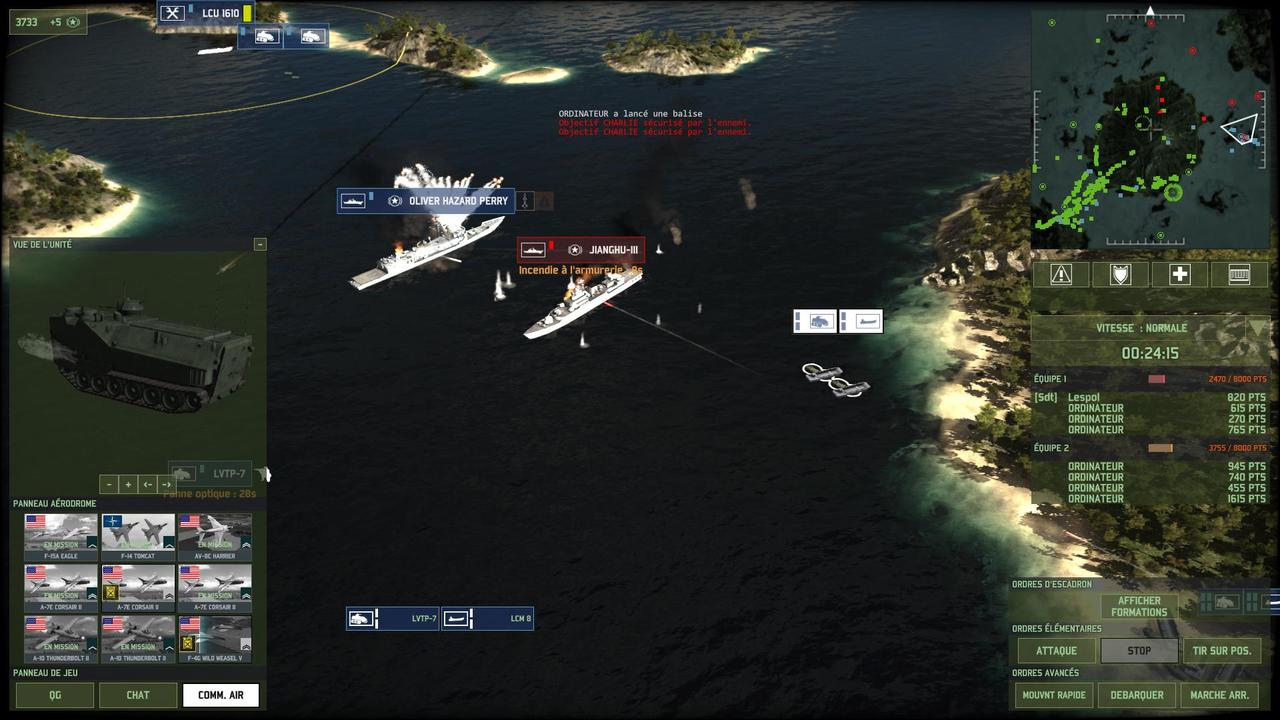Choose the F-14 Tomcat aircraft card
The image size is (1280, 720).
(x=138, y=537)
